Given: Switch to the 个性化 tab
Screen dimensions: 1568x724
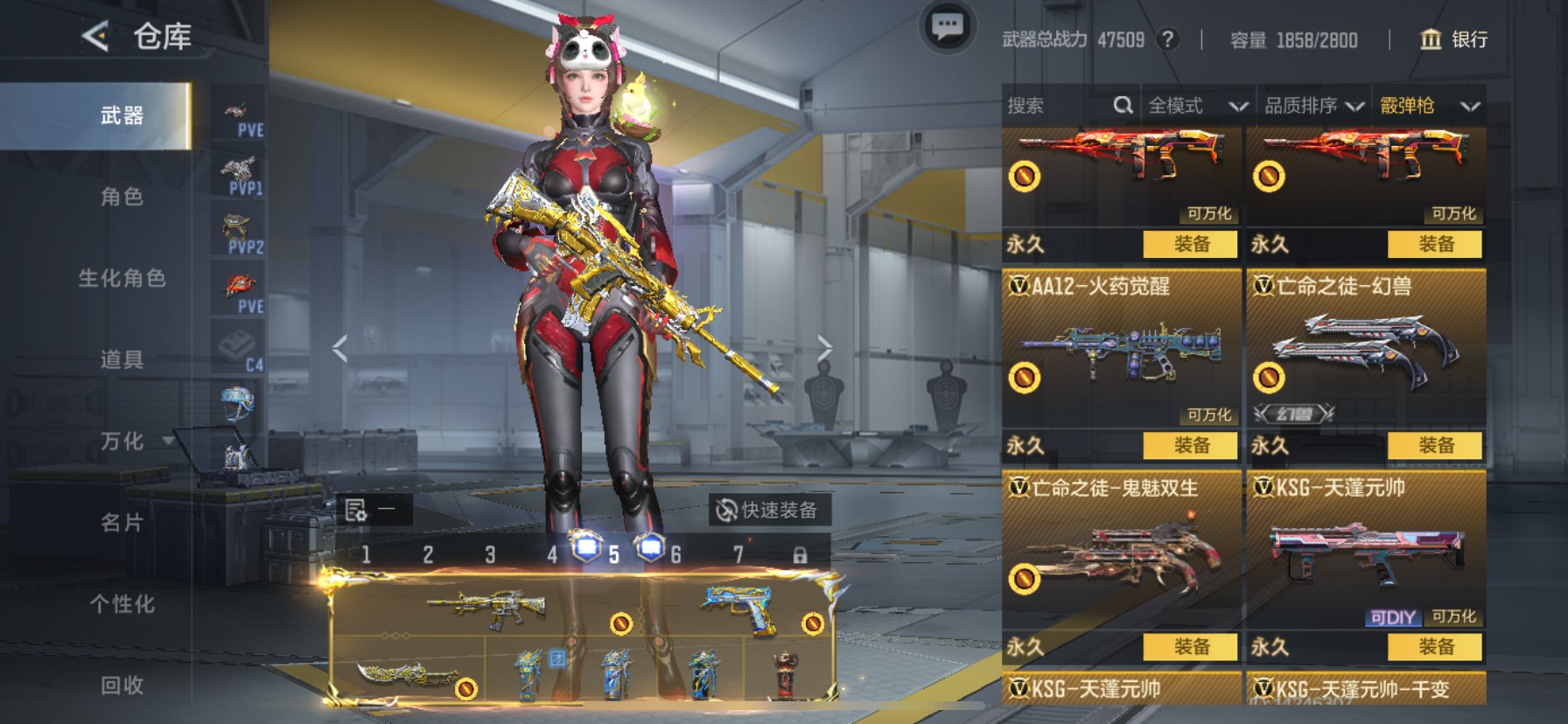Looking at the screenshot, I should pyautogui.click(x=122, y=603).
